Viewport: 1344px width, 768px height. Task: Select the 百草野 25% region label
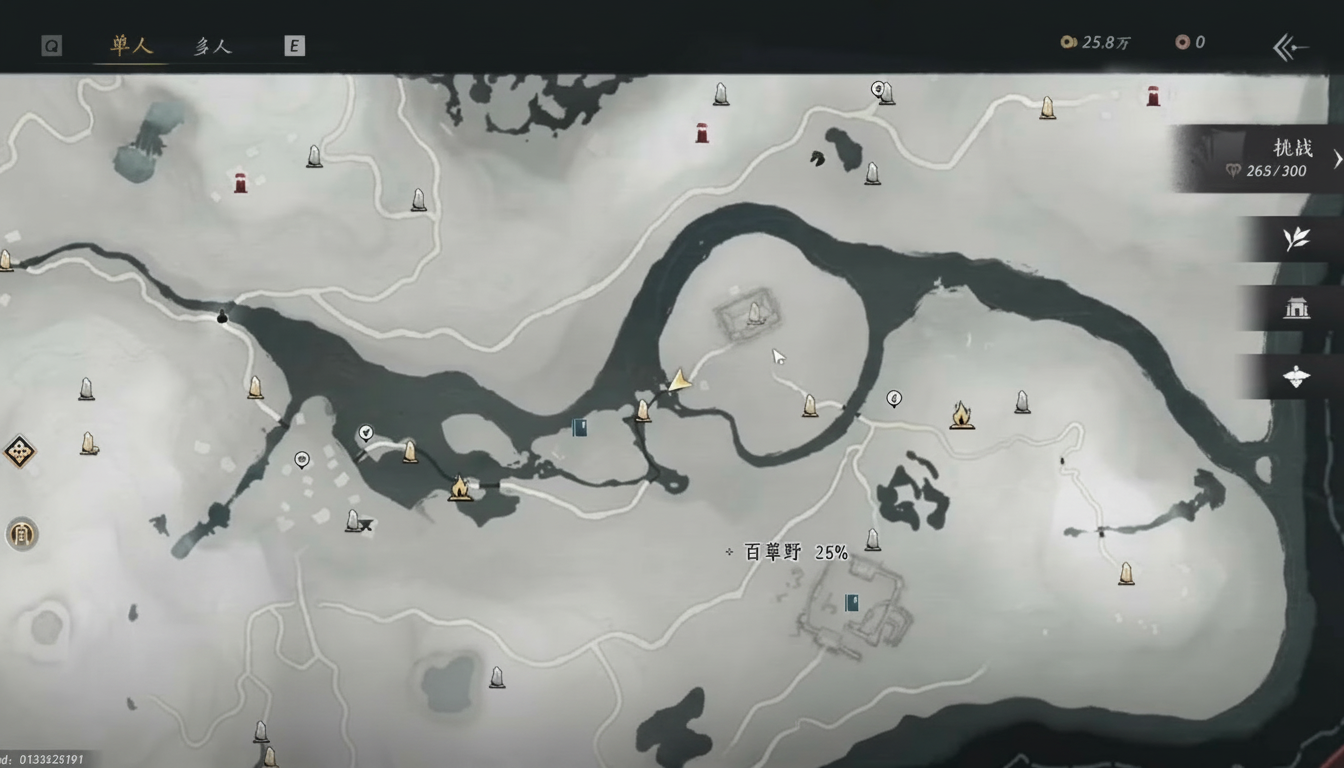pos(796,552)
